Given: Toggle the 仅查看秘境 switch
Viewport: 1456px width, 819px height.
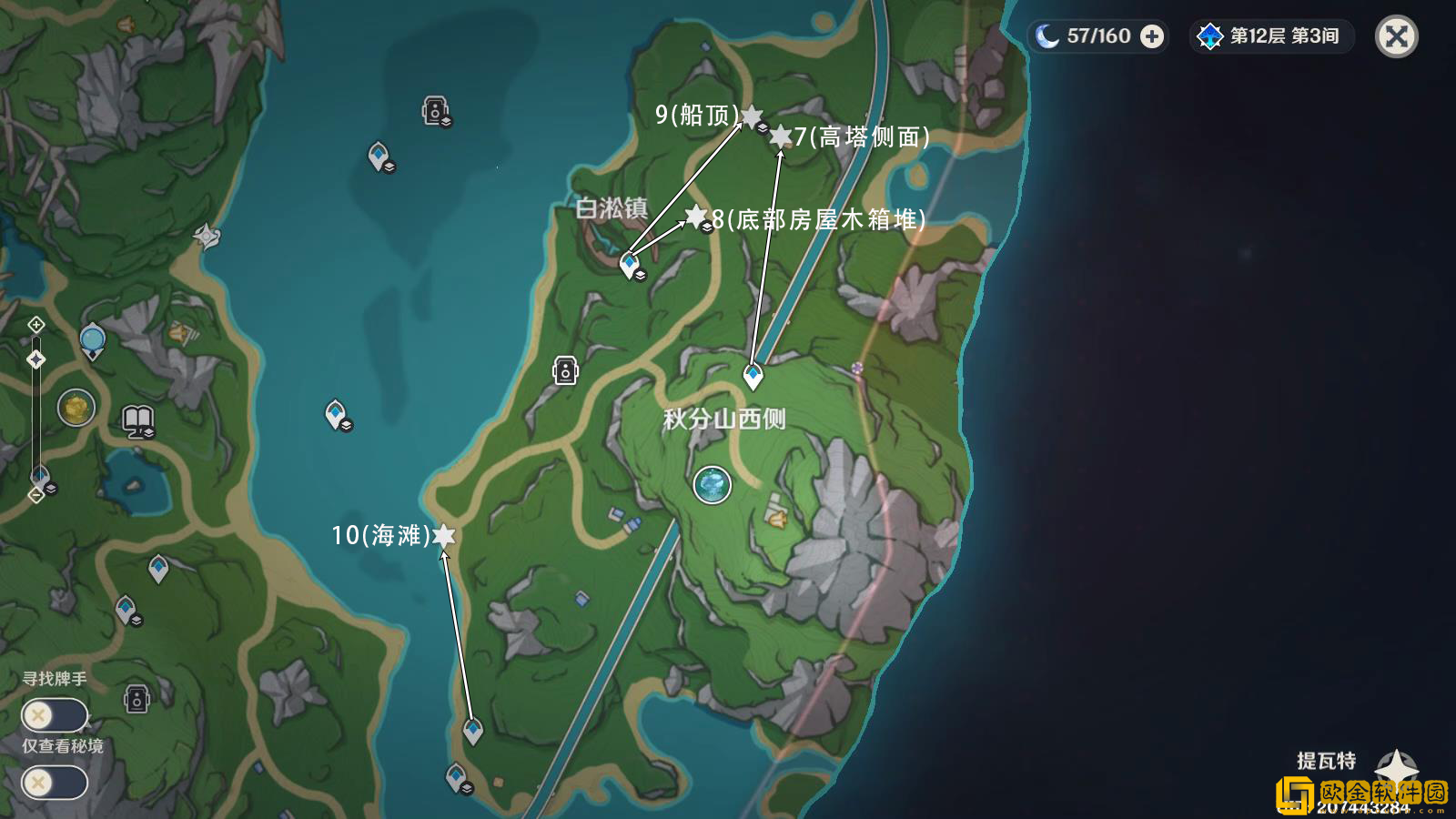Looking at the screenshot, I should 55,783.
